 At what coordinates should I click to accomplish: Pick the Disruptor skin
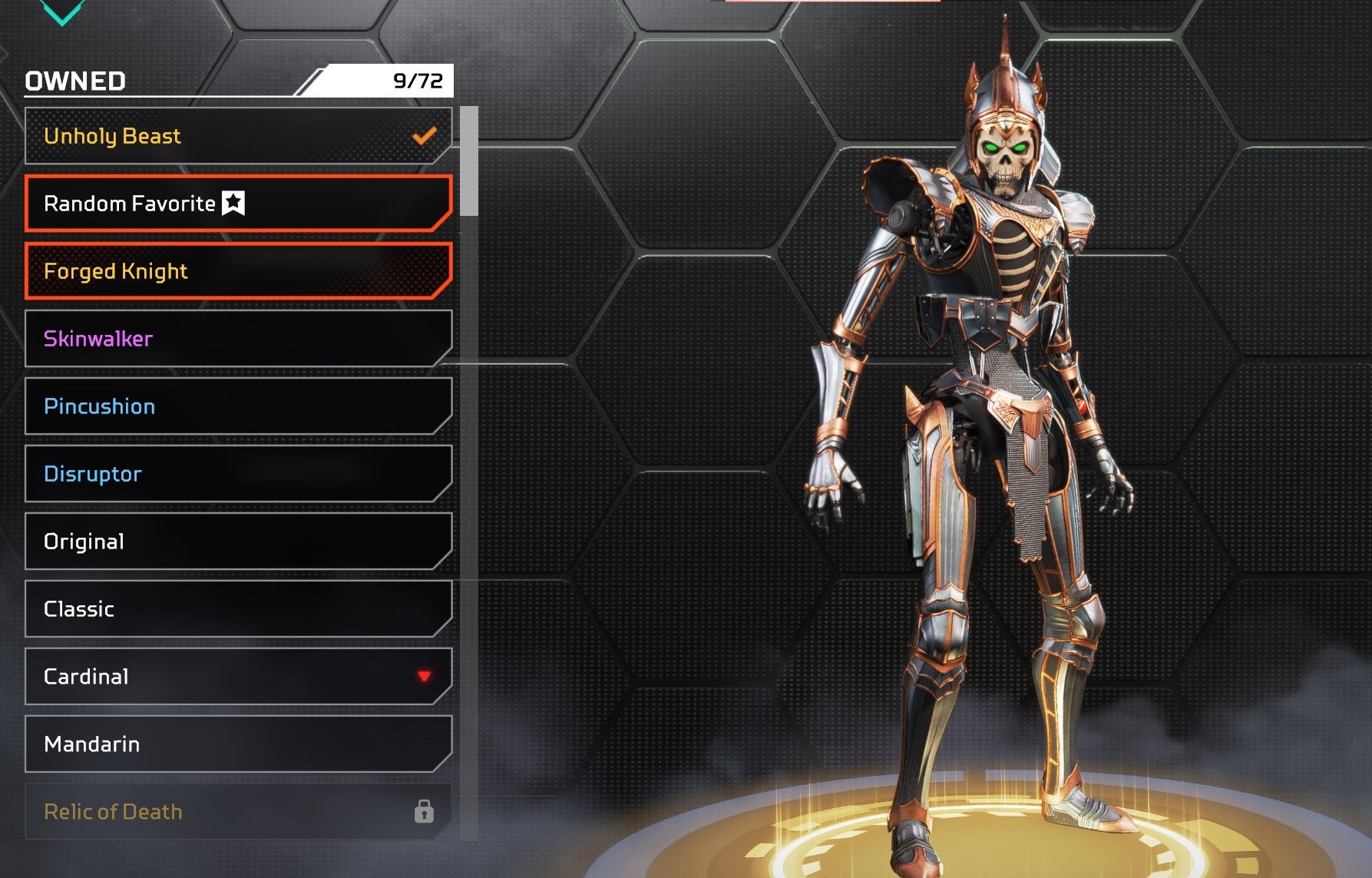point(238,474)
